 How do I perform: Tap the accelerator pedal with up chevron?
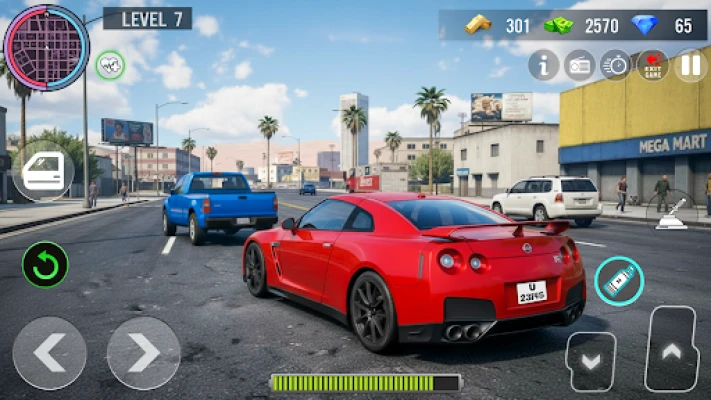pyautogui.click(x=671, y=349)
